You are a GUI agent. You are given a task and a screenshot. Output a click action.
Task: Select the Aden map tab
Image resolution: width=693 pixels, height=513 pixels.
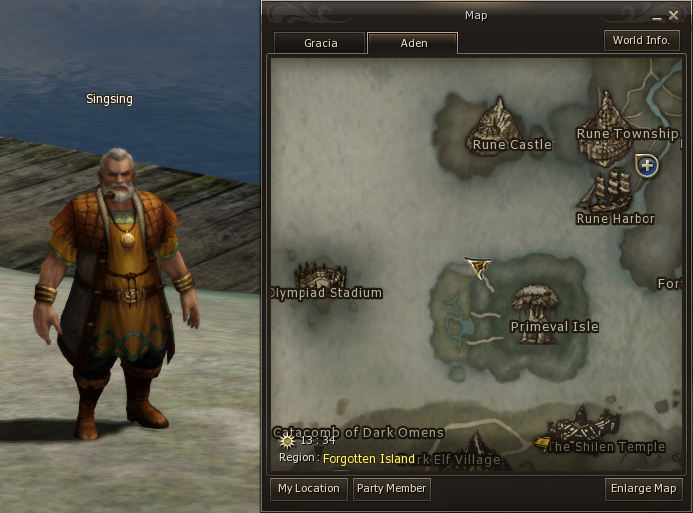click(x=413, y=43)
